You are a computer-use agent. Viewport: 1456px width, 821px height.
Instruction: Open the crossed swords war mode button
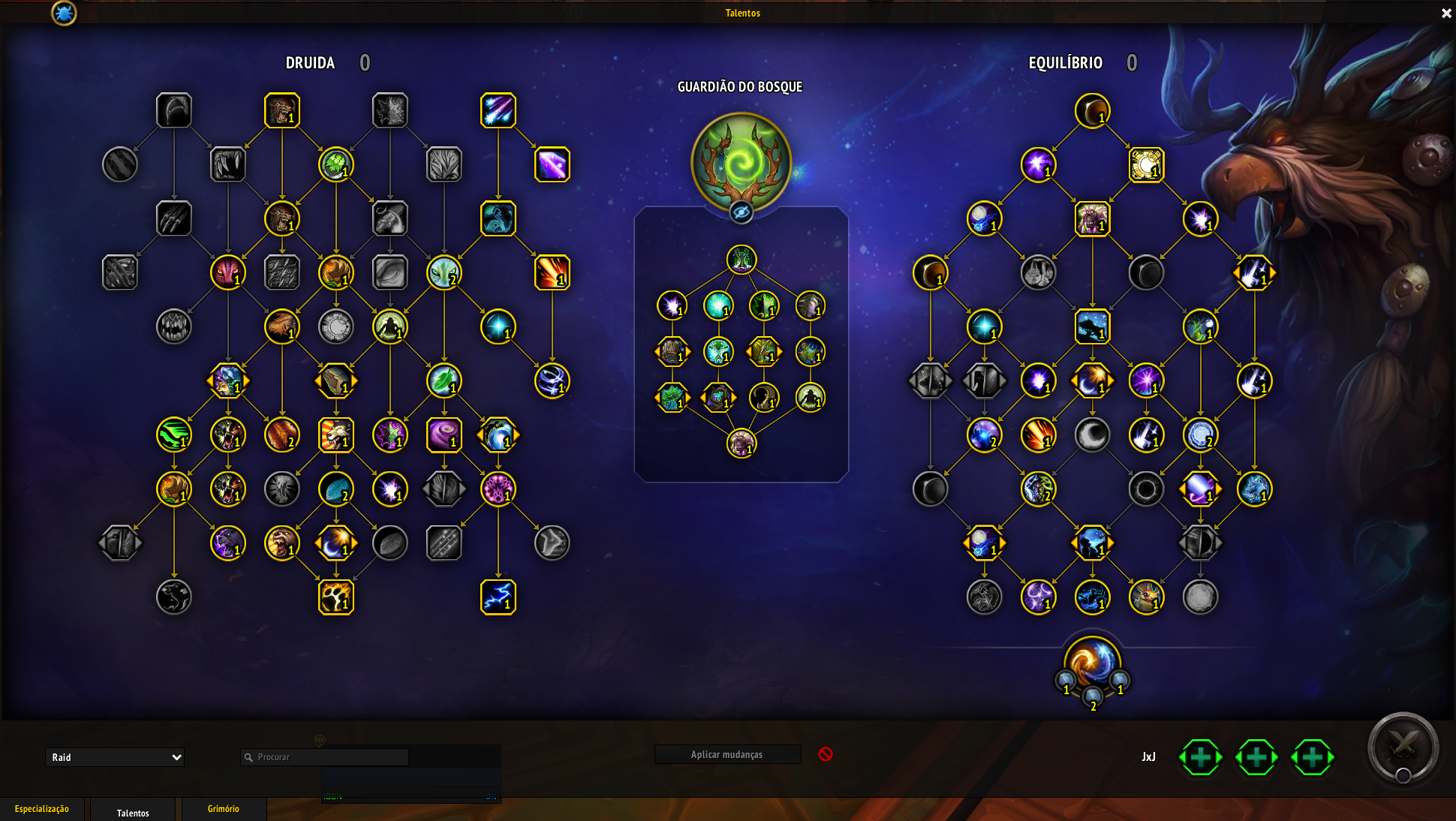click(x=1402, y=747)
